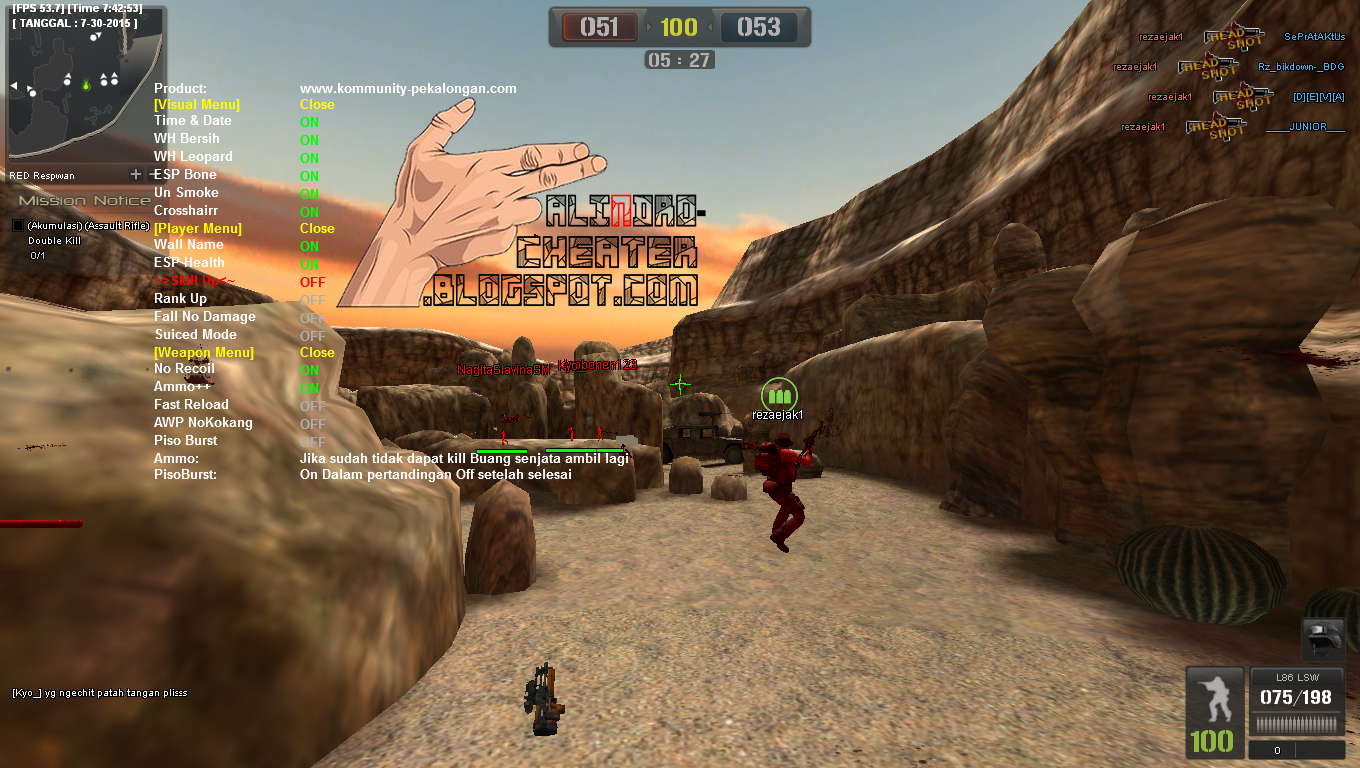This screenshot has height=768, width=1360.
Task: Click the Close label beside Player Menu
Action: point(316,228)
